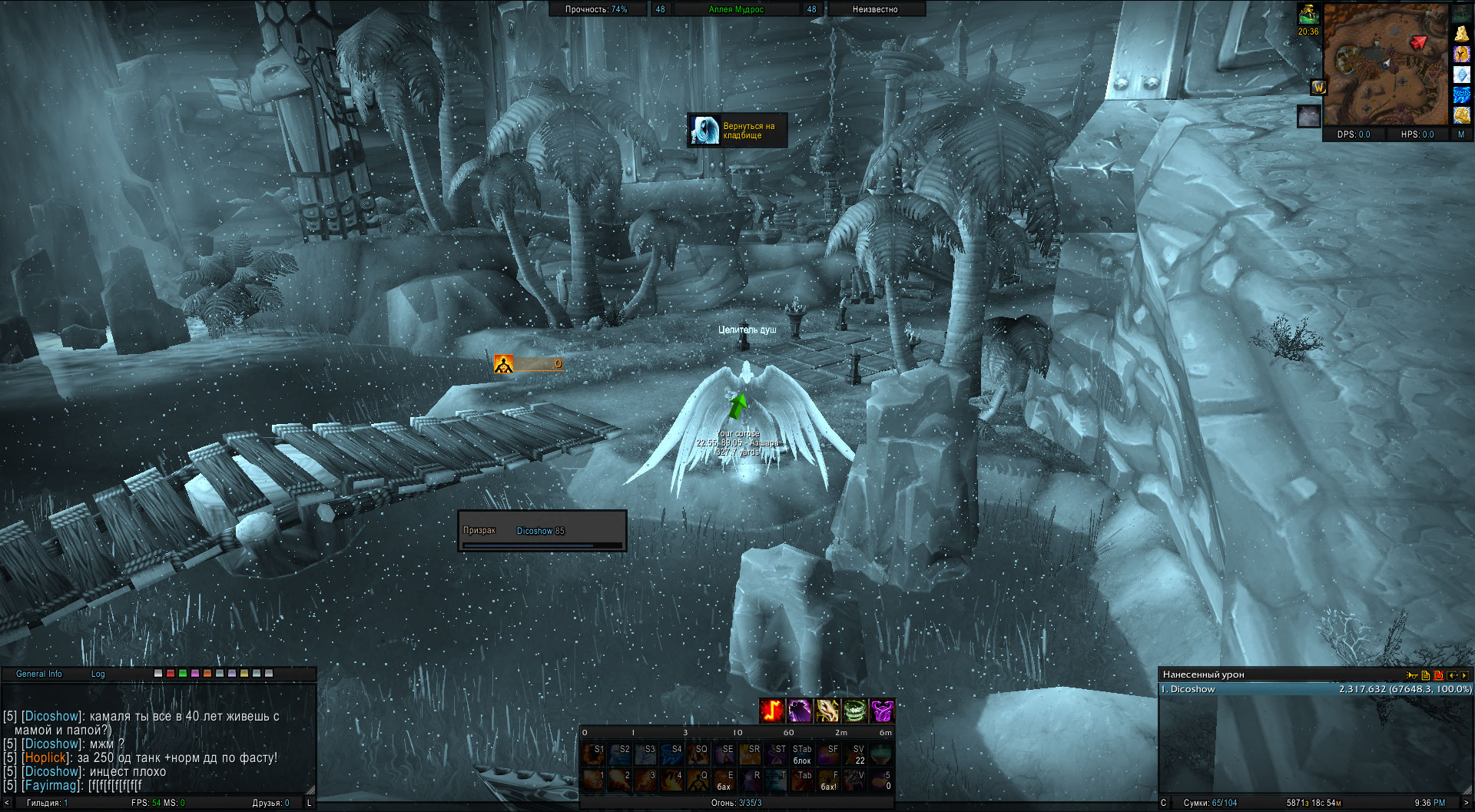The image size is (1475, 812).
Task: Select the red chat channel color button
Action: pos(171,674)
